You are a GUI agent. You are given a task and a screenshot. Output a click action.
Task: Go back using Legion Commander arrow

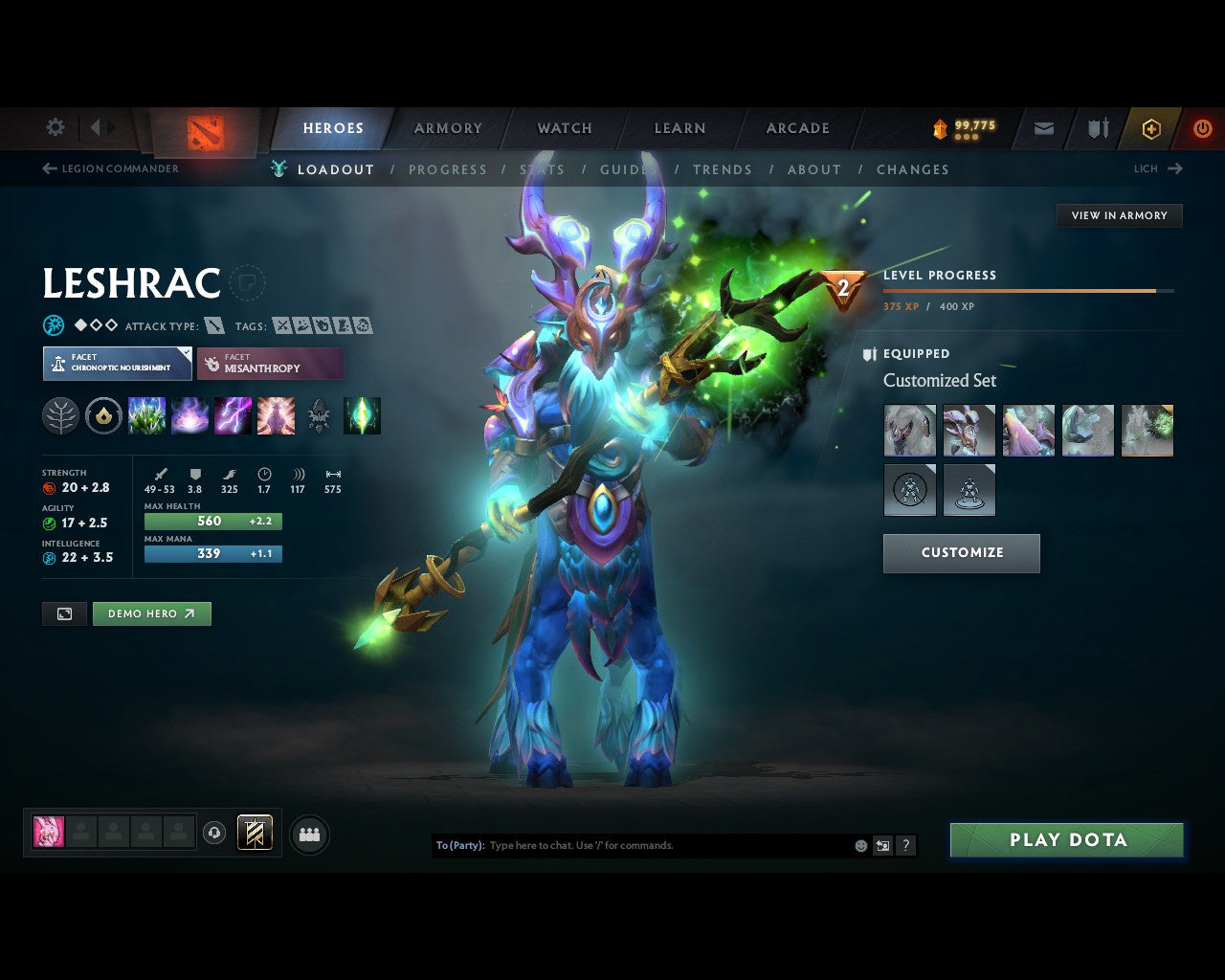click(48, 168)
